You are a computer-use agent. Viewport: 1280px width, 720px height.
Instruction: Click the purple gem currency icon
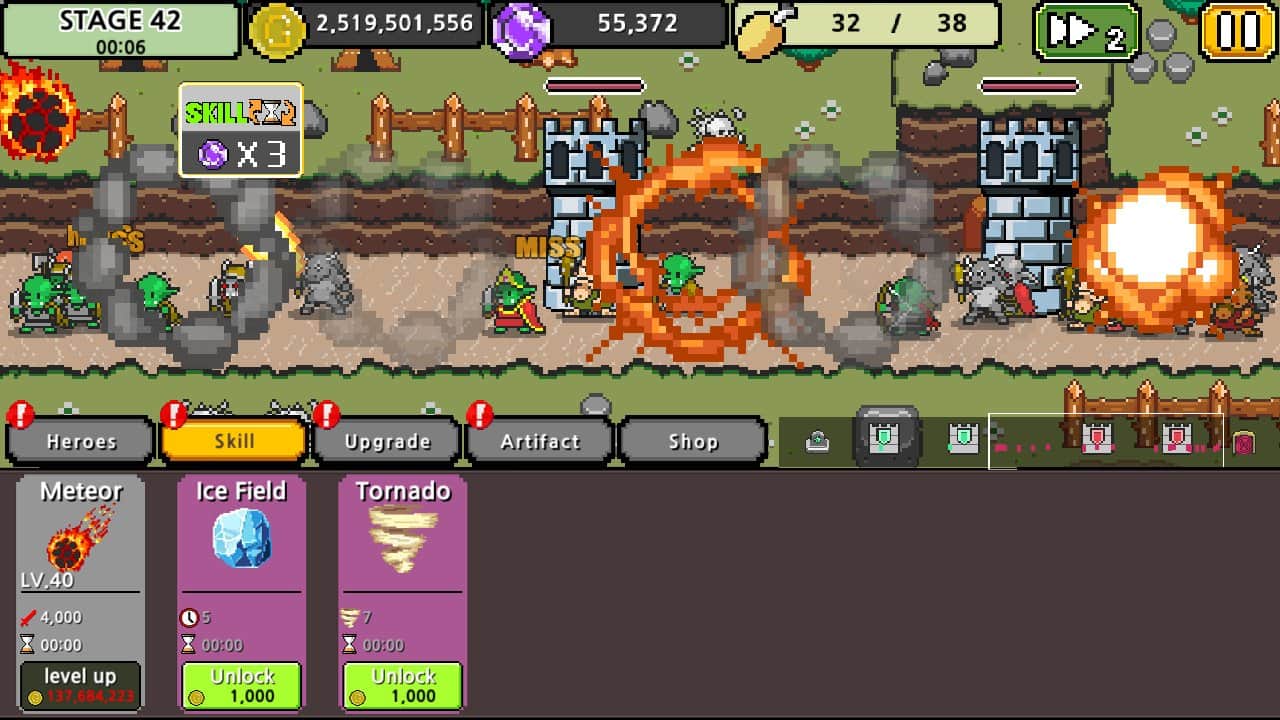pyautogui.click(x=524, y=23)
